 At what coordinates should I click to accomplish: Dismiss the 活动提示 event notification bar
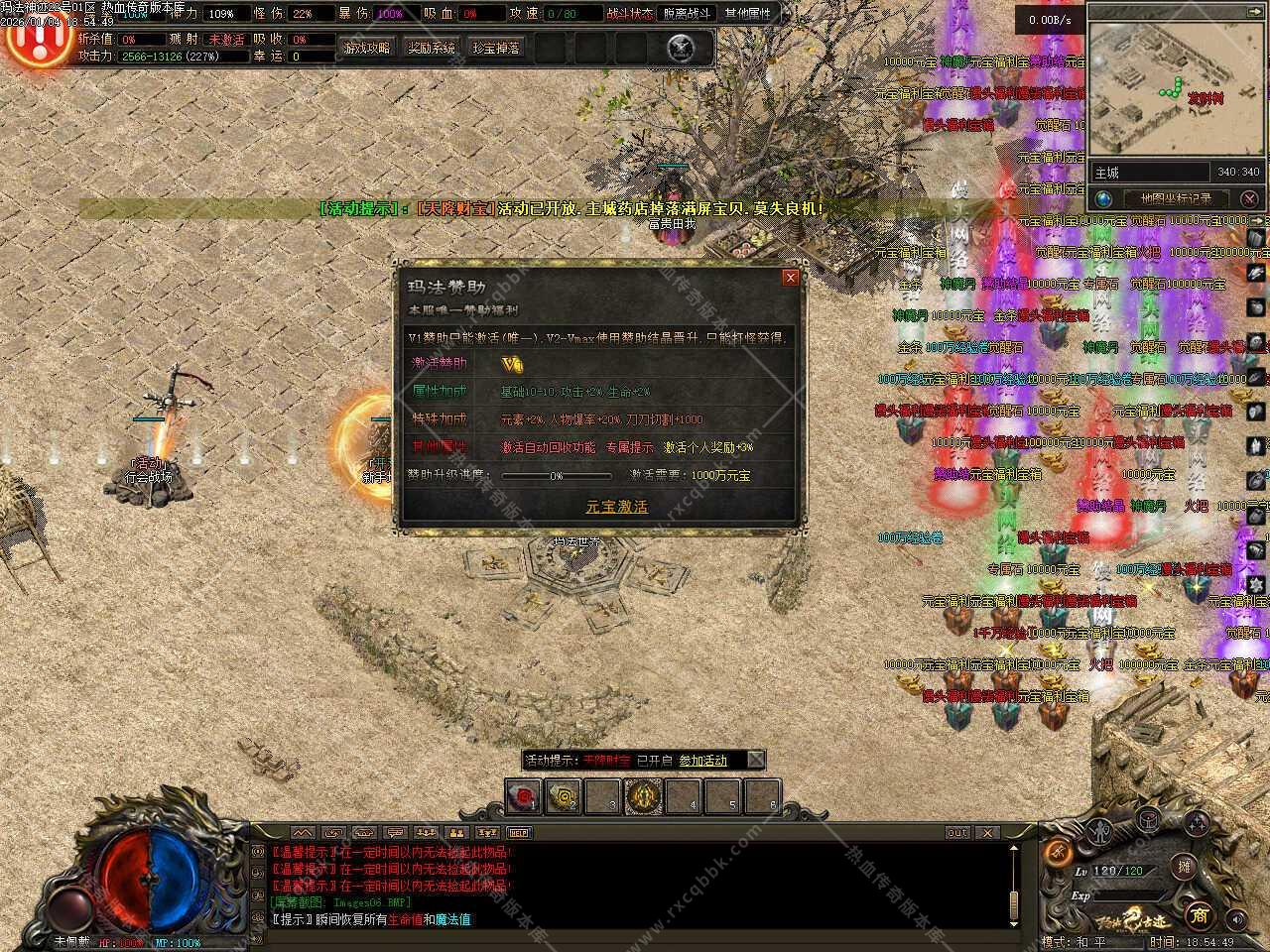(756, 760)
